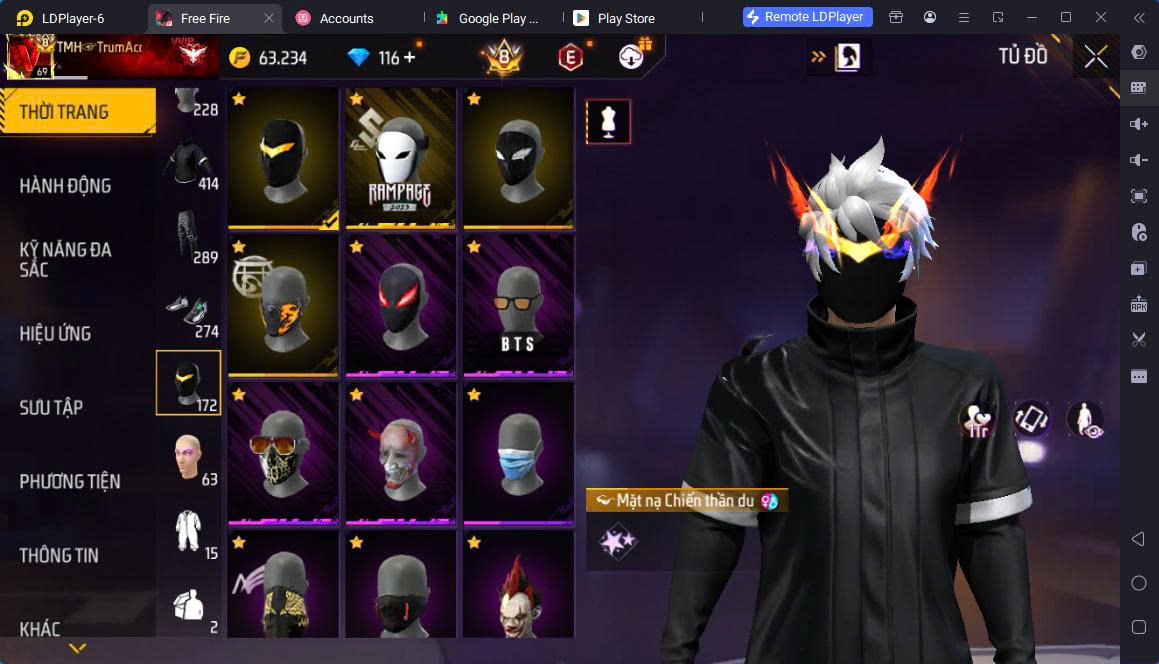The image size is (1159, 664).
Task: Open the KỸ NĂNG ĐA SẮC tab
Action: point(66,259)
